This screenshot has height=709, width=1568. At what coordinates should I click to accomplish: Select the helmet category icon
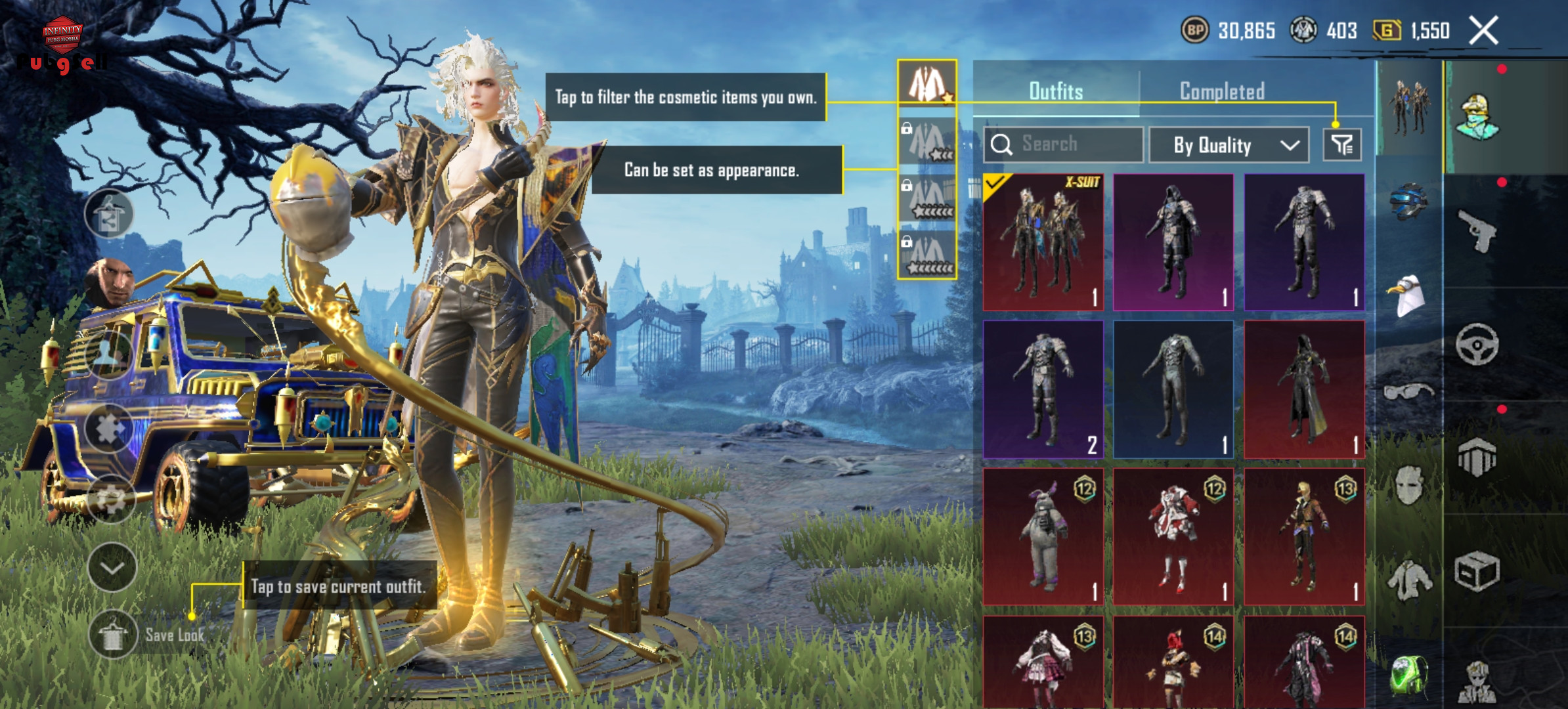(1408, 201)
